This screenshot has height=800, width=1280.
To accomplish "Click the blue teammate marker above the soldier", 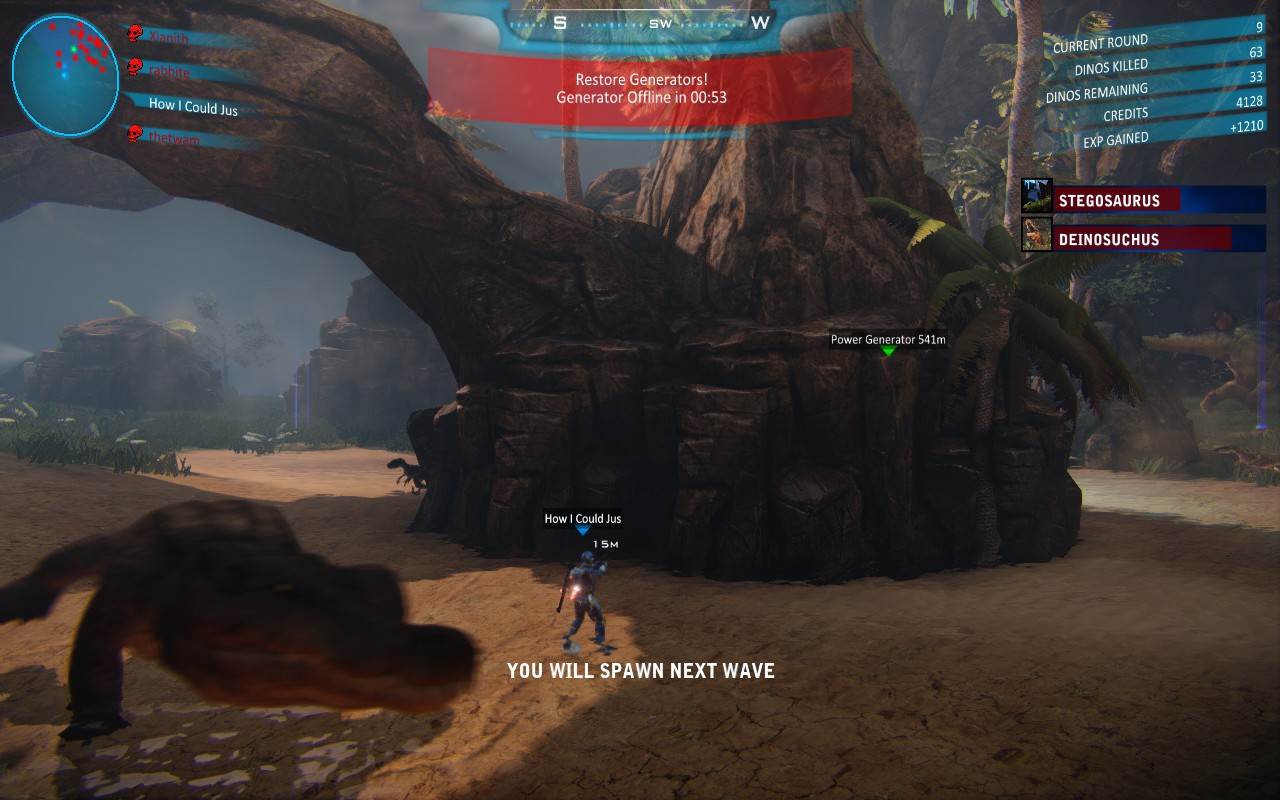I will 583,531.
